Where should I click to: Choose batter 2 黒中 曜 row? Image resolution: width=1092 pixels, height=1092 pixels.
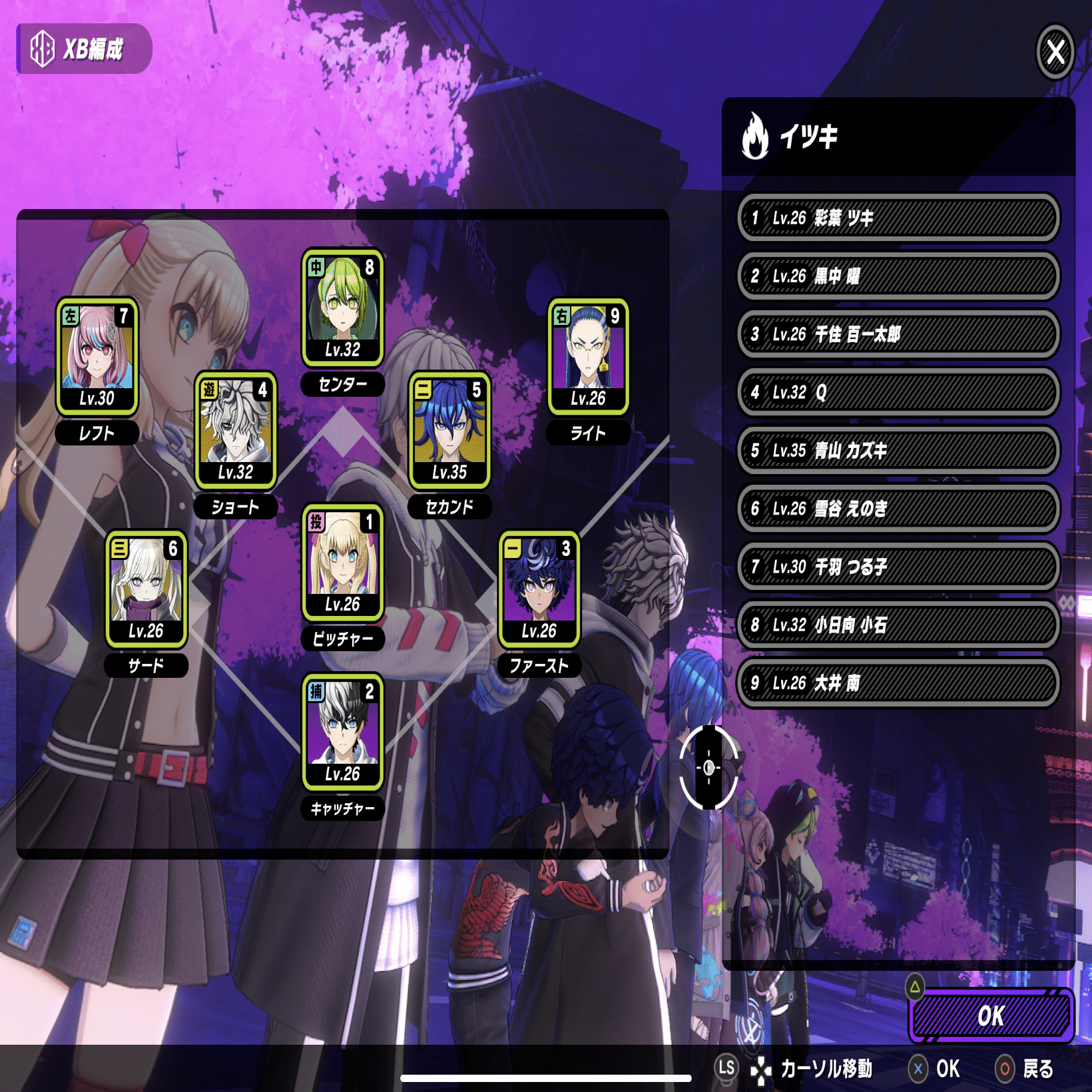[x=898, y=276]
